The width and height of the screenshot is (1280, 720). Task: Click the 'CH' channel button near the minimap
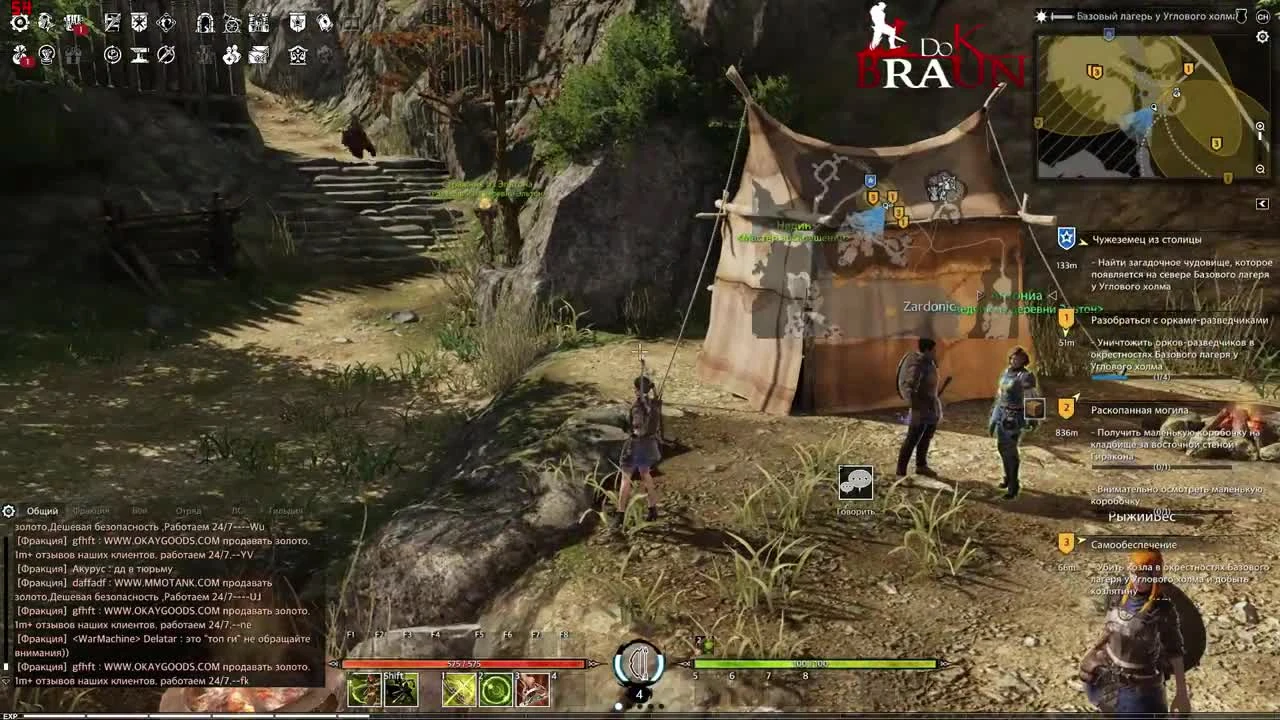[x=1263, y=16]
